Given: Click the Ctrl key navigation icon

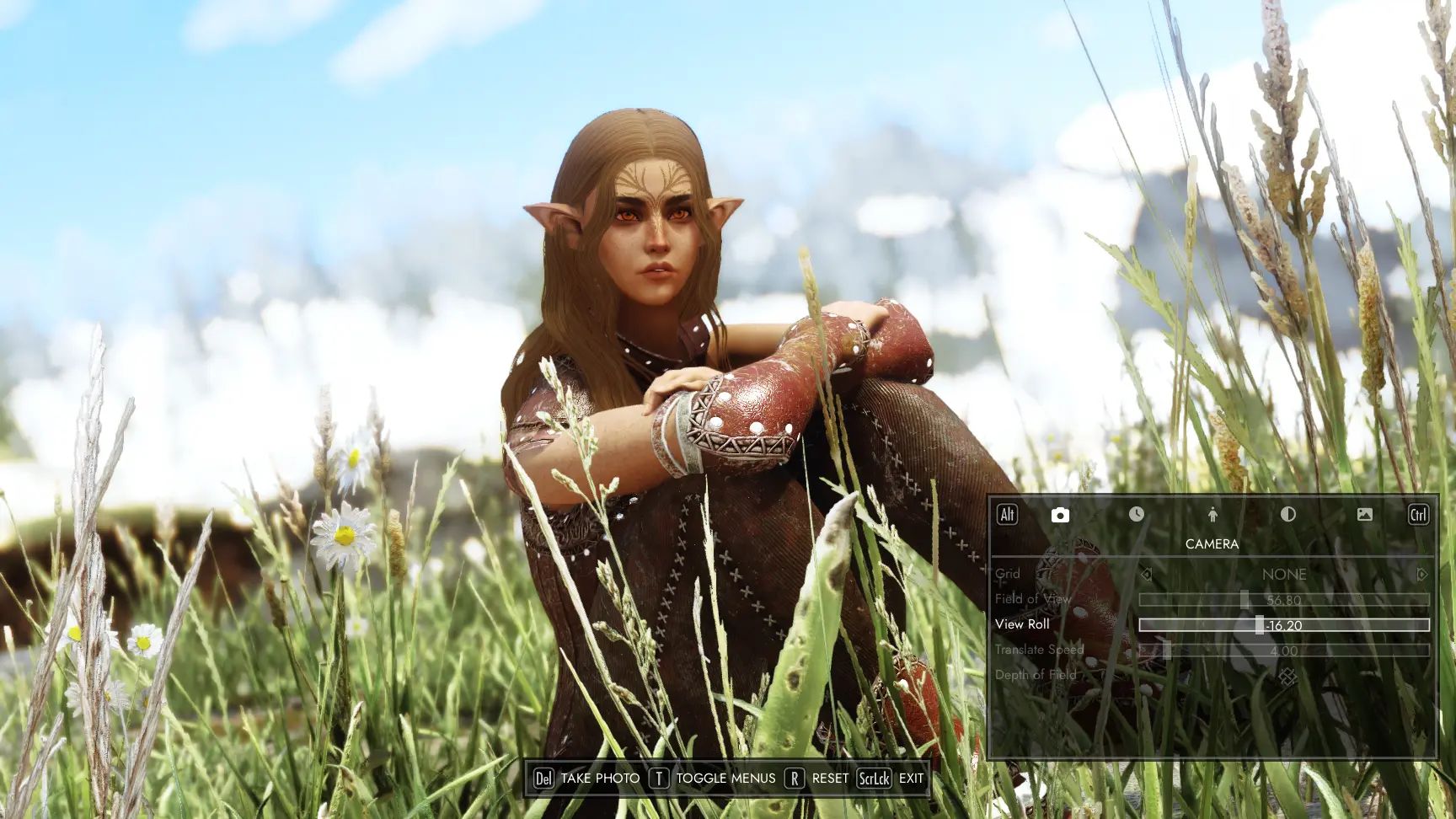Looking at the screenshot, I should pos(1417,515).
